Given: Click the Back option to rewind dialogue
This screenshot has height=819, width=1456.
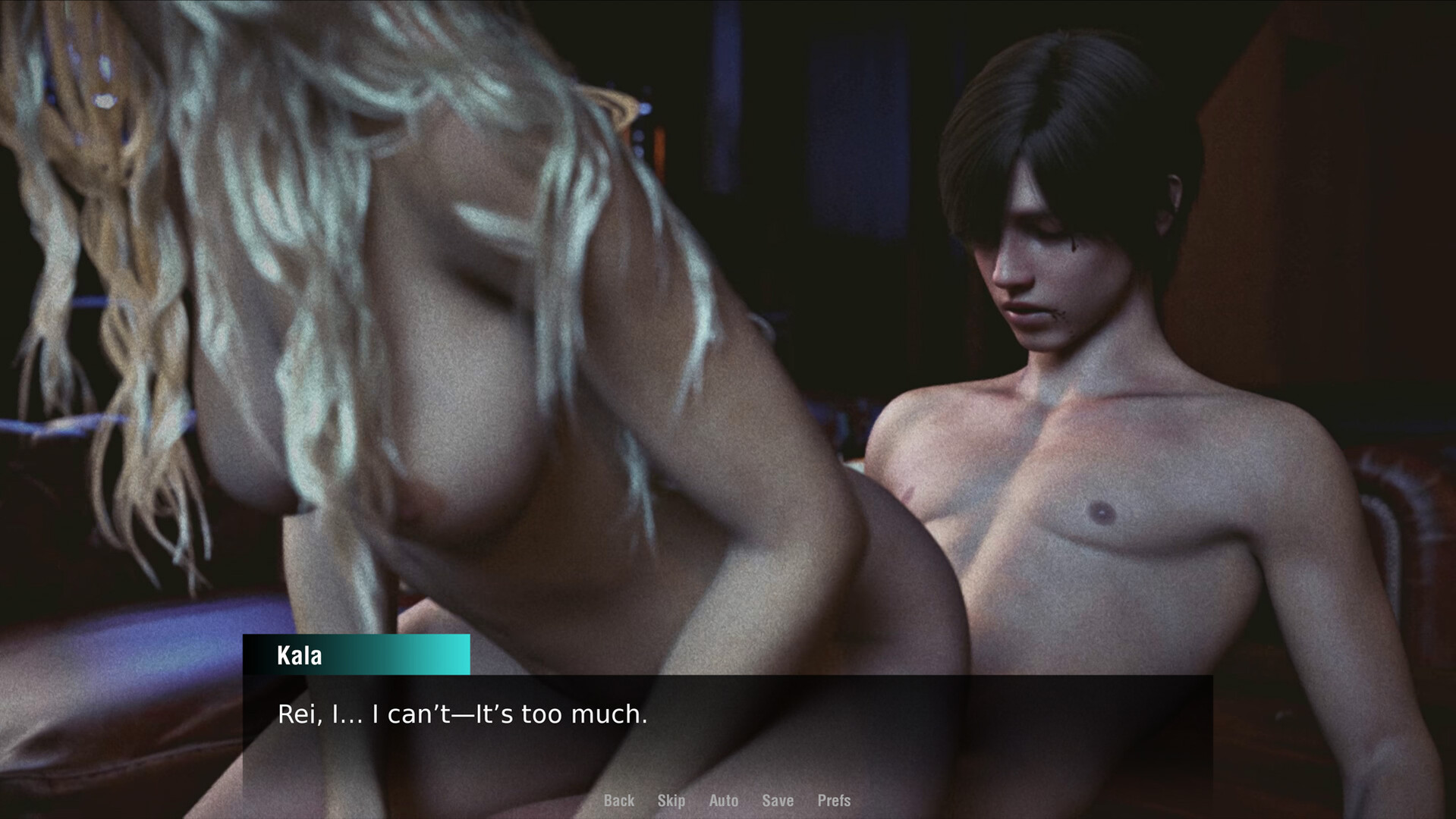Looking at the screenshot, I should click(619, 800).
